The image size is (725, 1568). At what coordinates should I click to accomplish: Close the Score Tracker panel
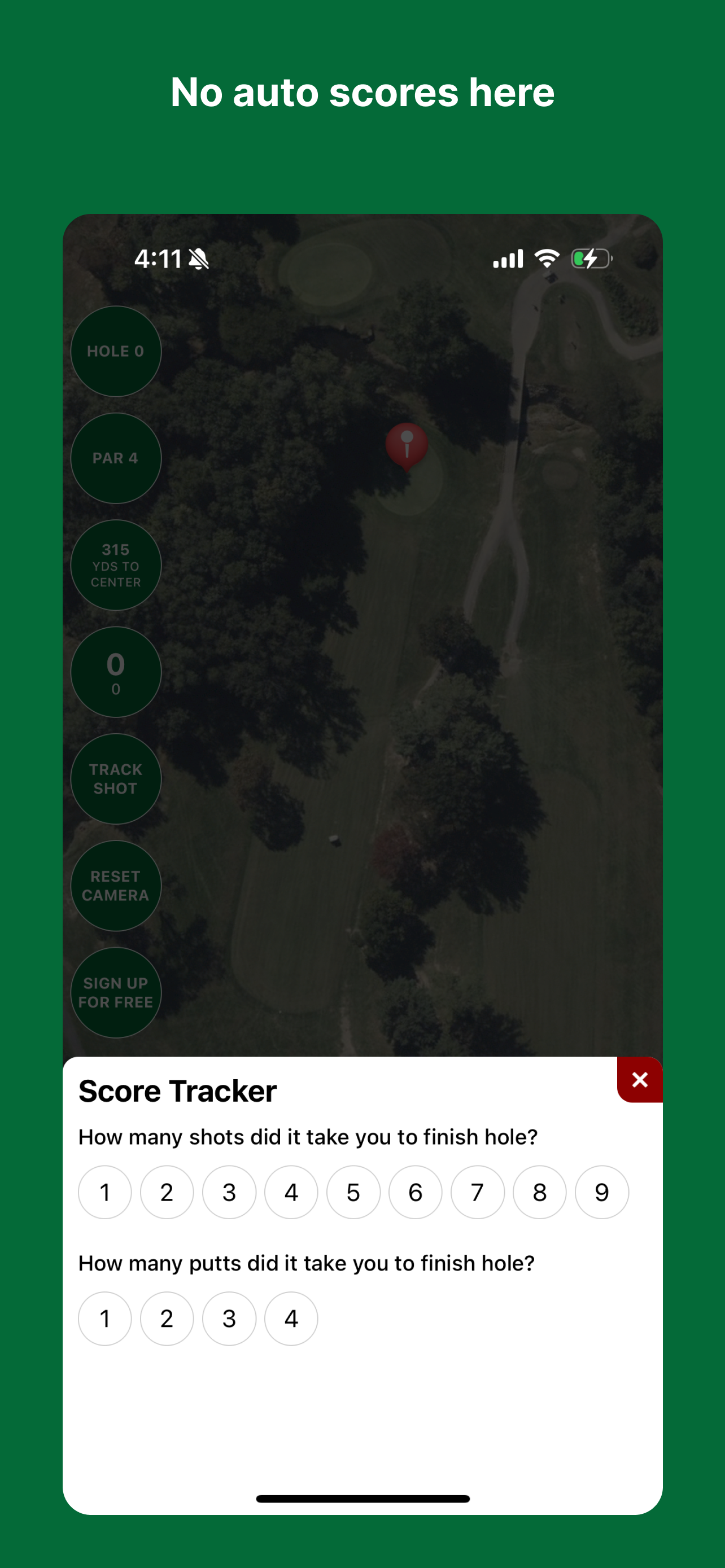[x=639, y=1079]
